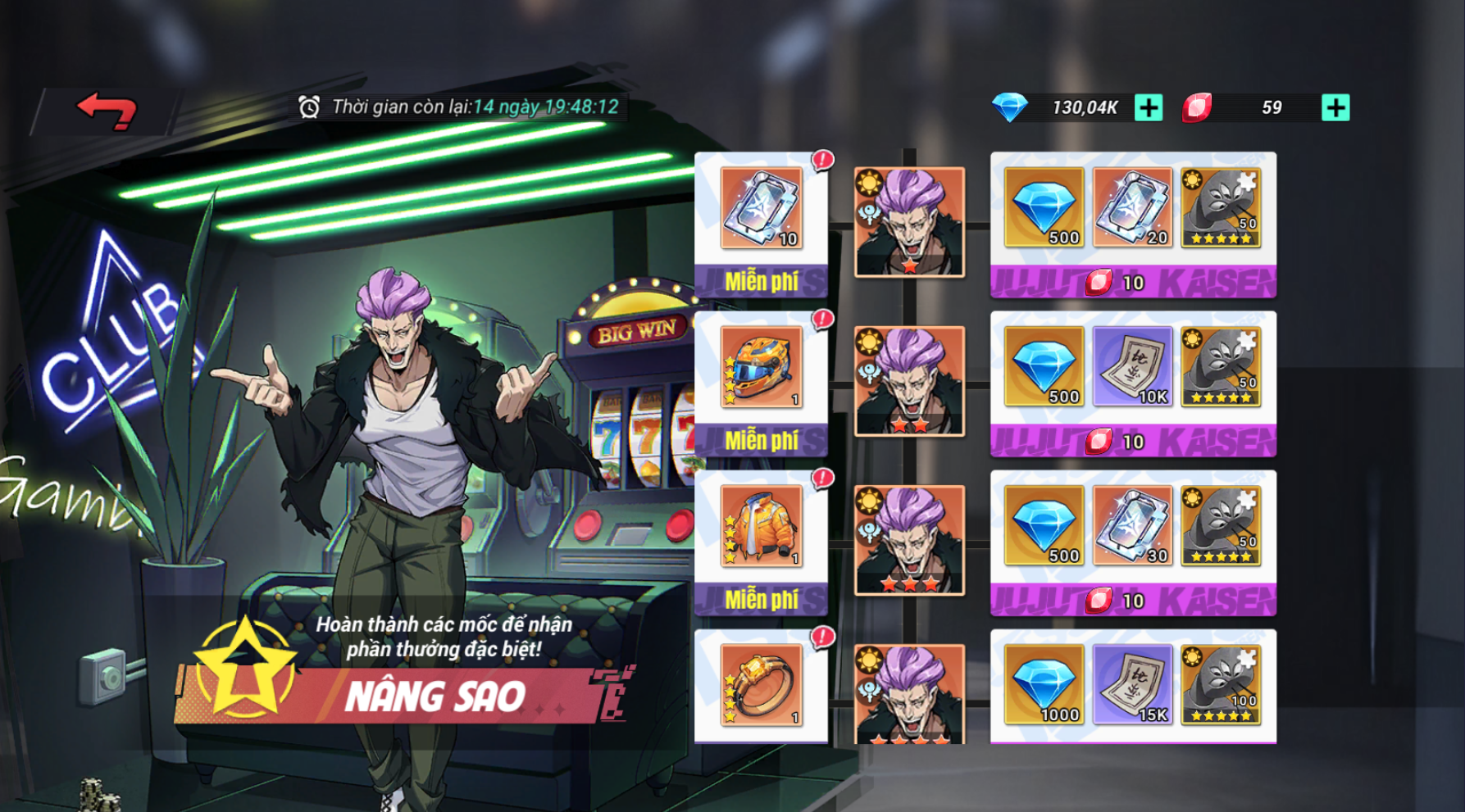Claim the free orange jacket reward
Screen dimensions: 1465x812
pyautogui.click(x=761, y=599)
